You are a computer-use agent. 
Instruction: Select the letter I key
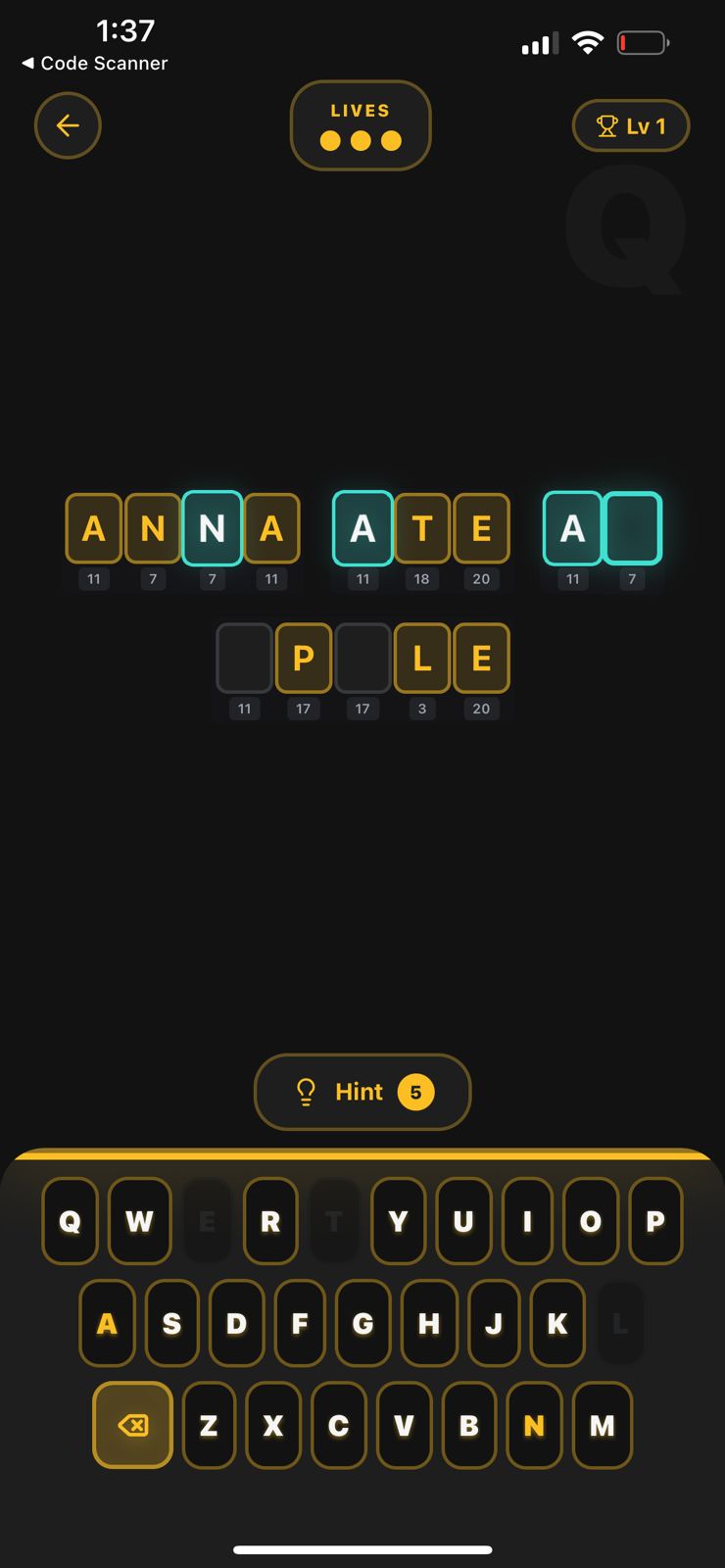coord(527,1221)
